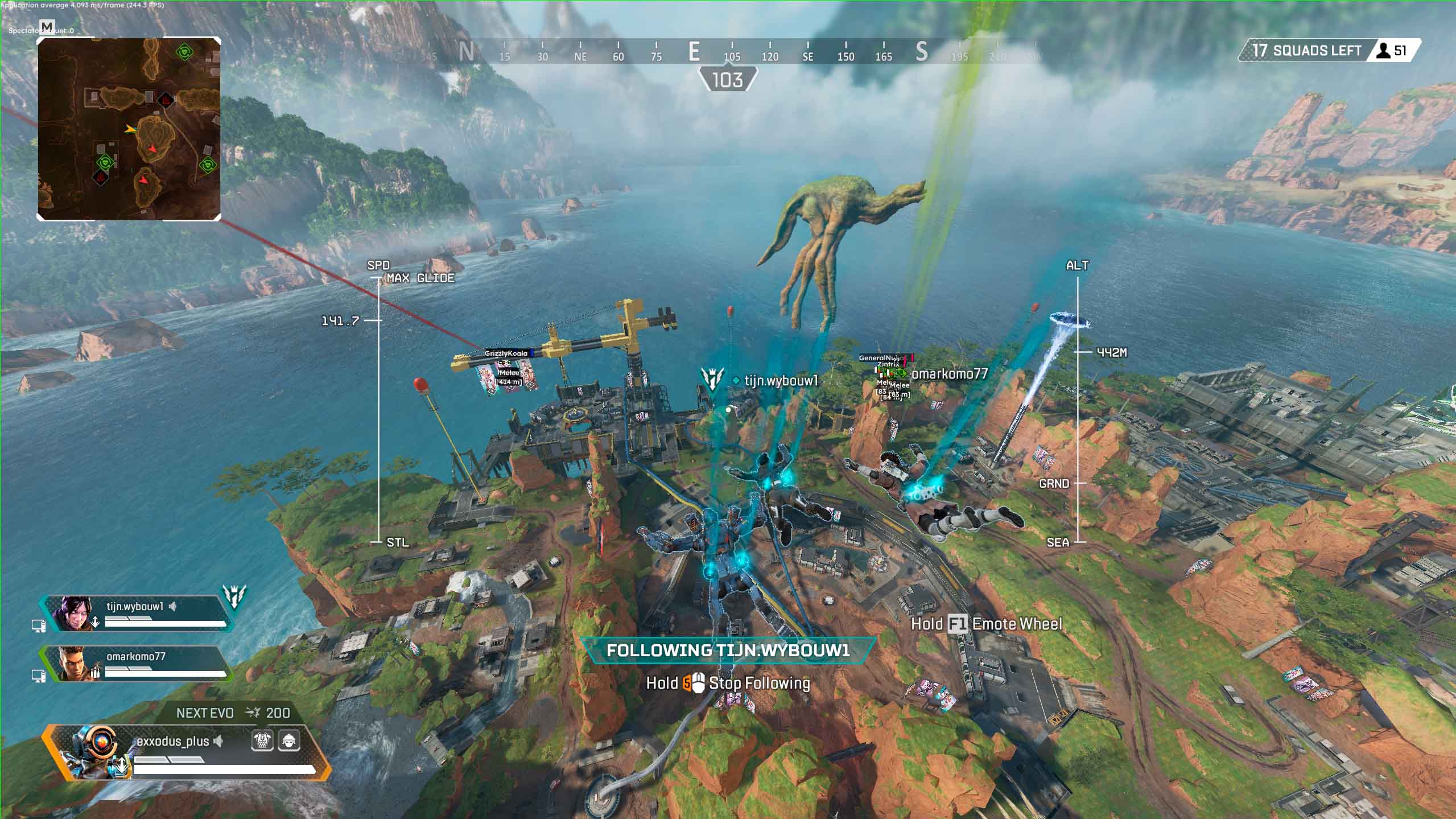Click the omarkomo77 teammate name tag
Screen dimensions: 1456x819
pyautogui.click(x=949, y=374)
